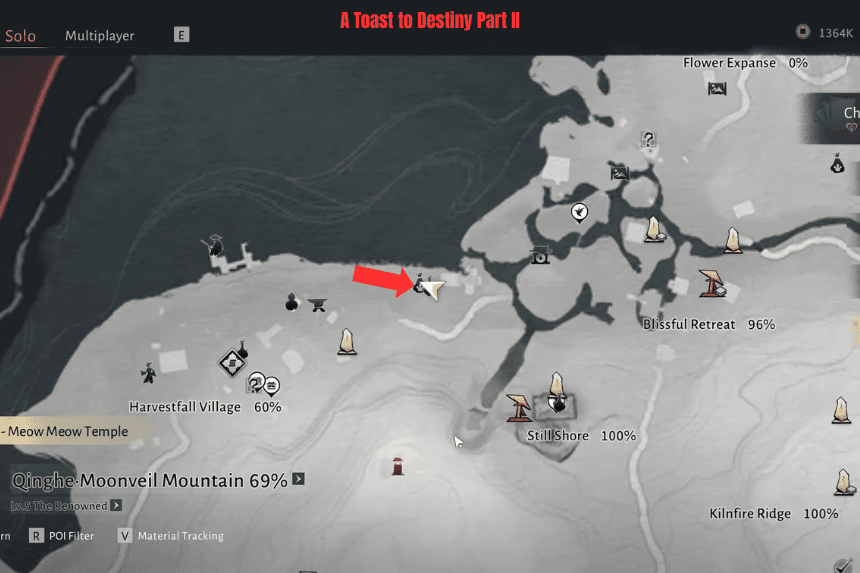This screenshot has height=573, width=860.
Task: Select the Blissful Retreat area label
Action: tap(689, 325)
